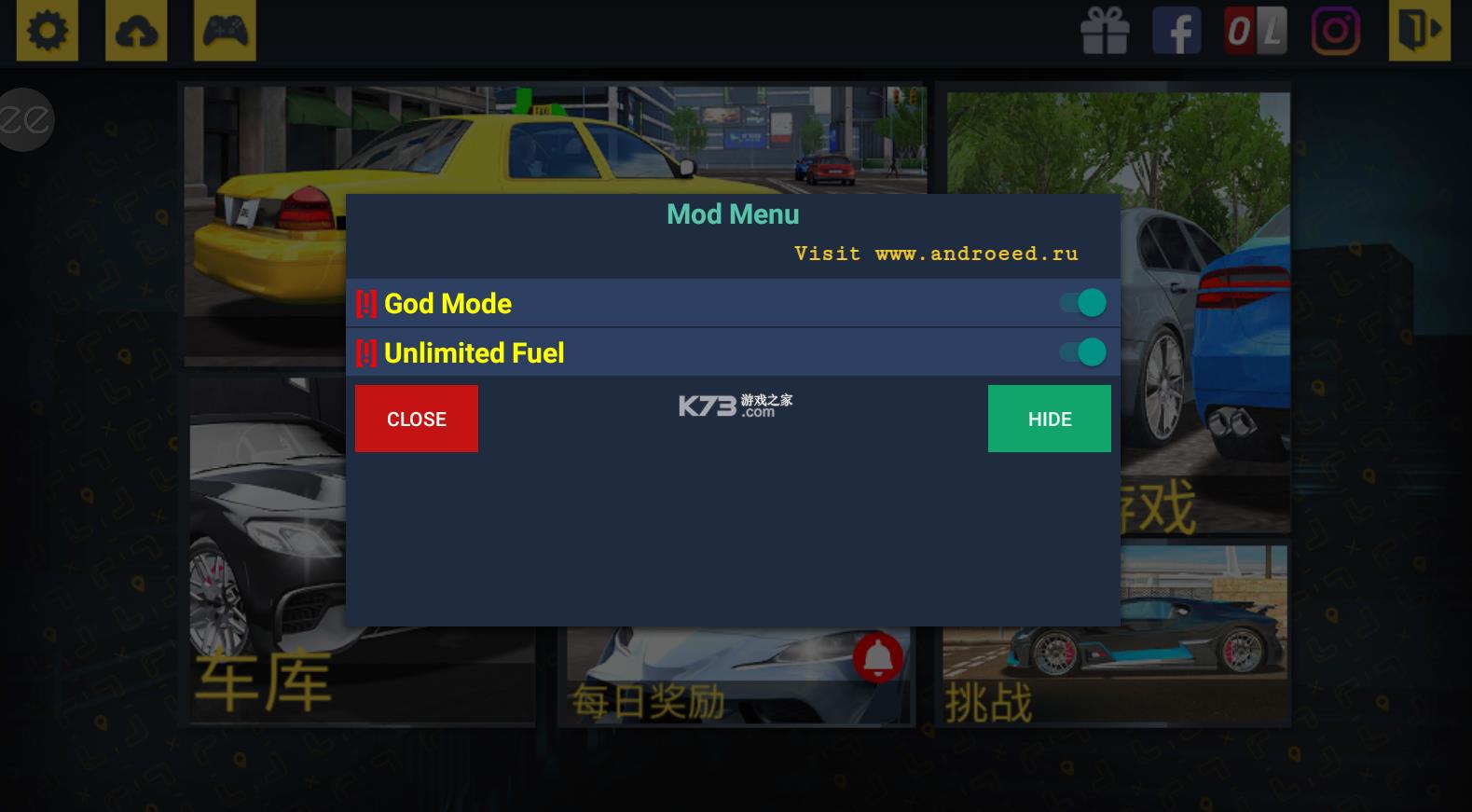Image resolution: width=1472 pixels, height=812 pixels.
Task: Click the red and grey OL logo icon
Action: click(x=1254, y=31)
